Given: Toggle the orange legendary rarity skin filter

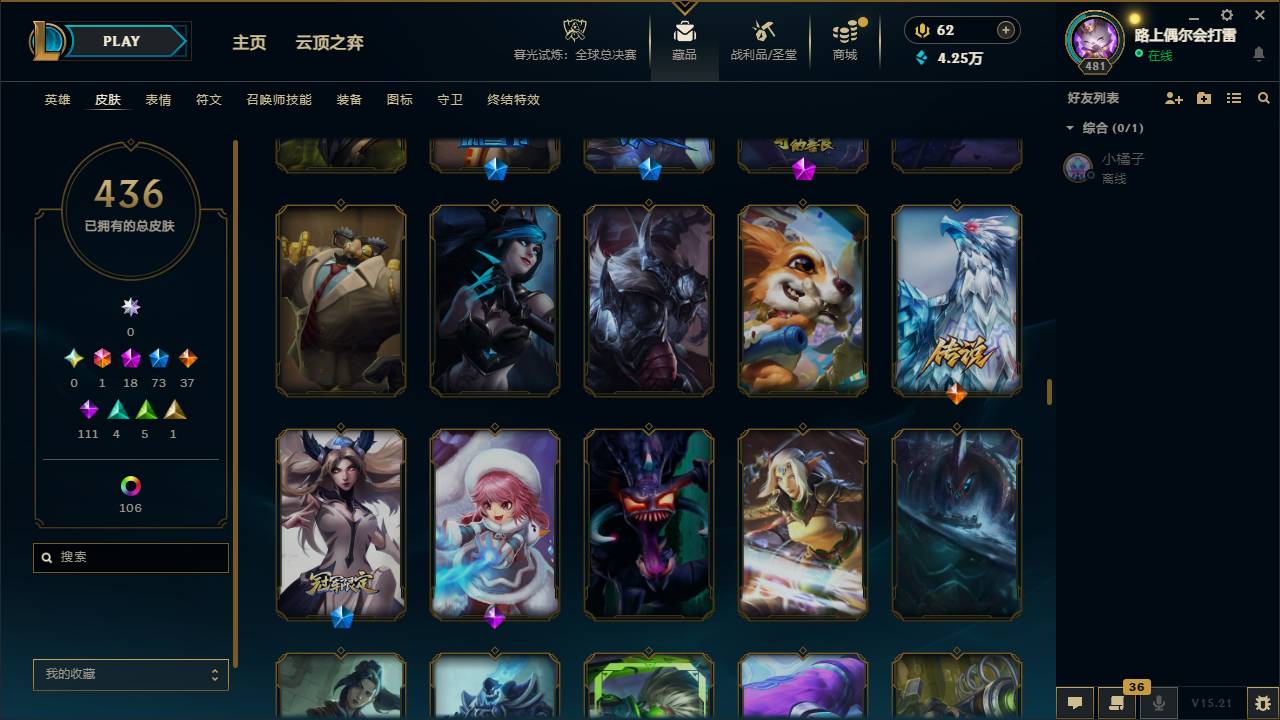Looking at the screenshot, I should (186, 357).
